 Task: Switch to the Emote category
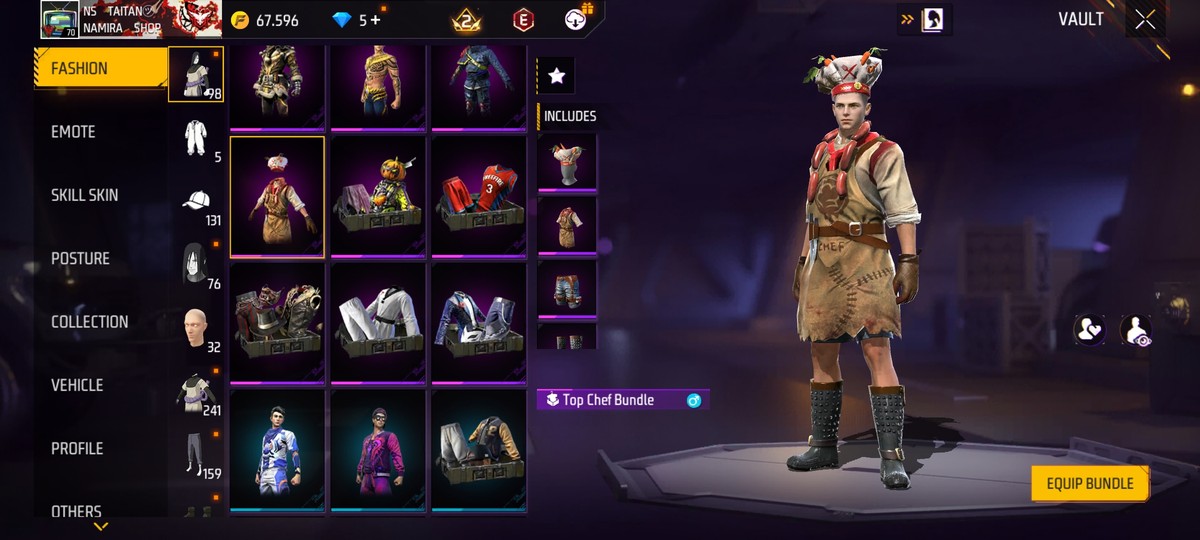pyautogui.click(x=74, y=132)
